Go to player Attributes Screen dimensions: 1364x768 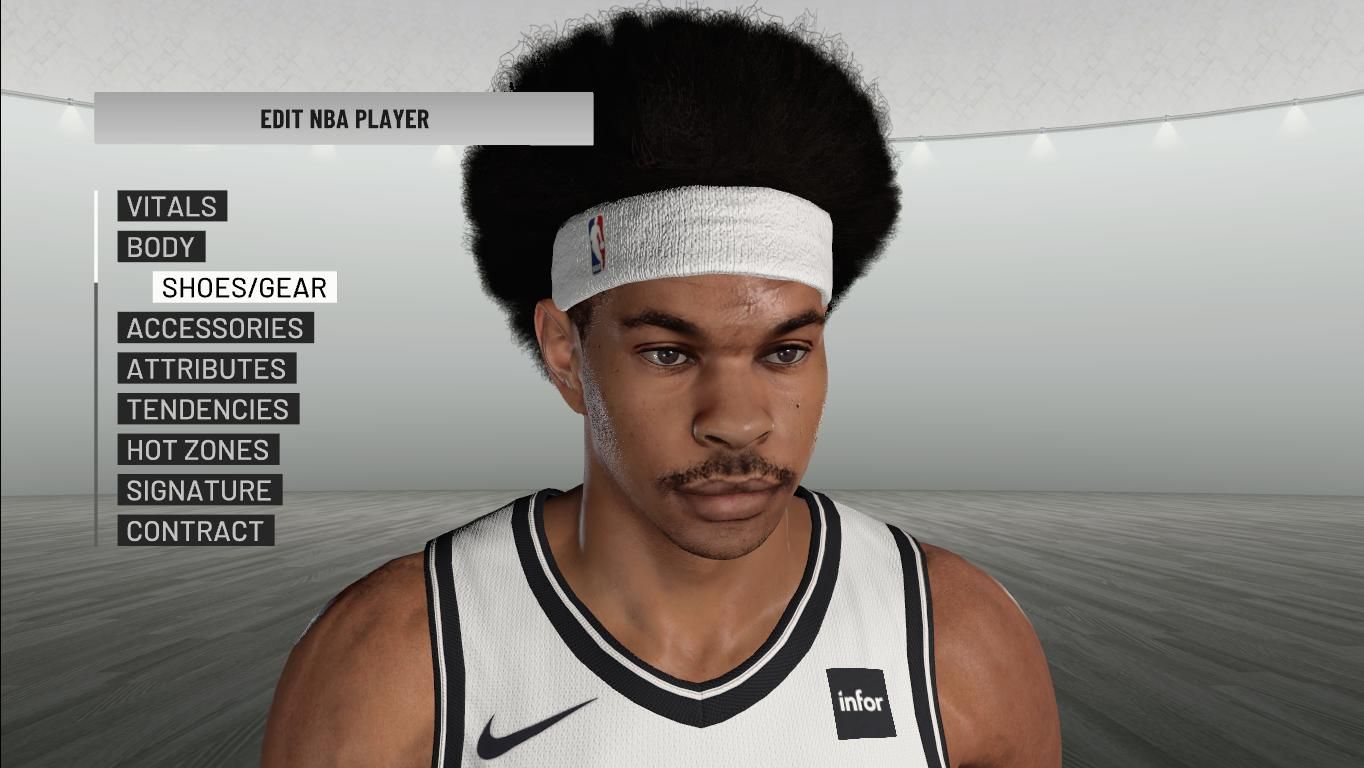tap(206, 369)
